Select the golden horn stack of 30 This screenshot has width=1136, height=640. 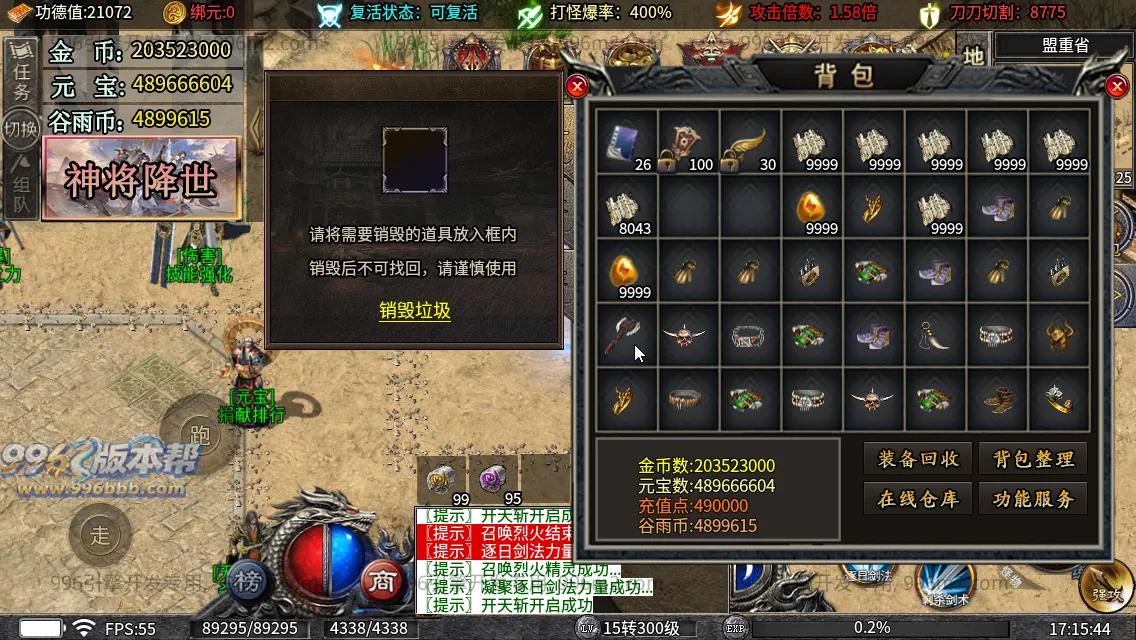pos(749,143)
